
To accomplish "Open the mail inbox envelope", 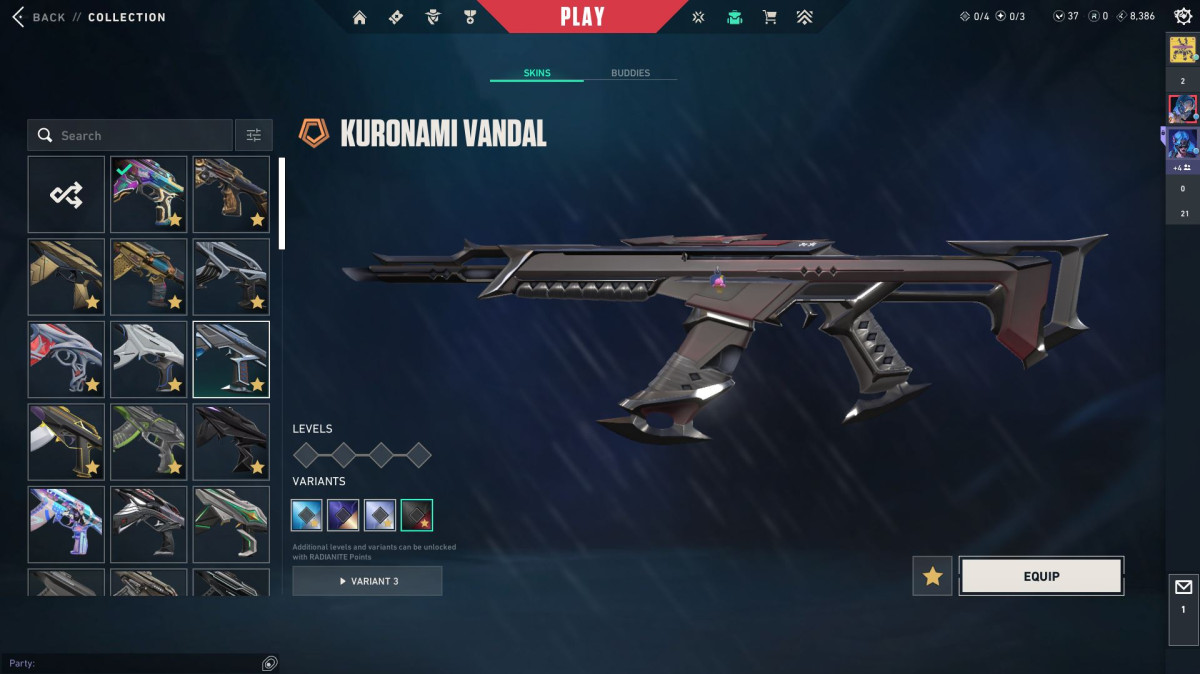I will tap(1183, 587).
